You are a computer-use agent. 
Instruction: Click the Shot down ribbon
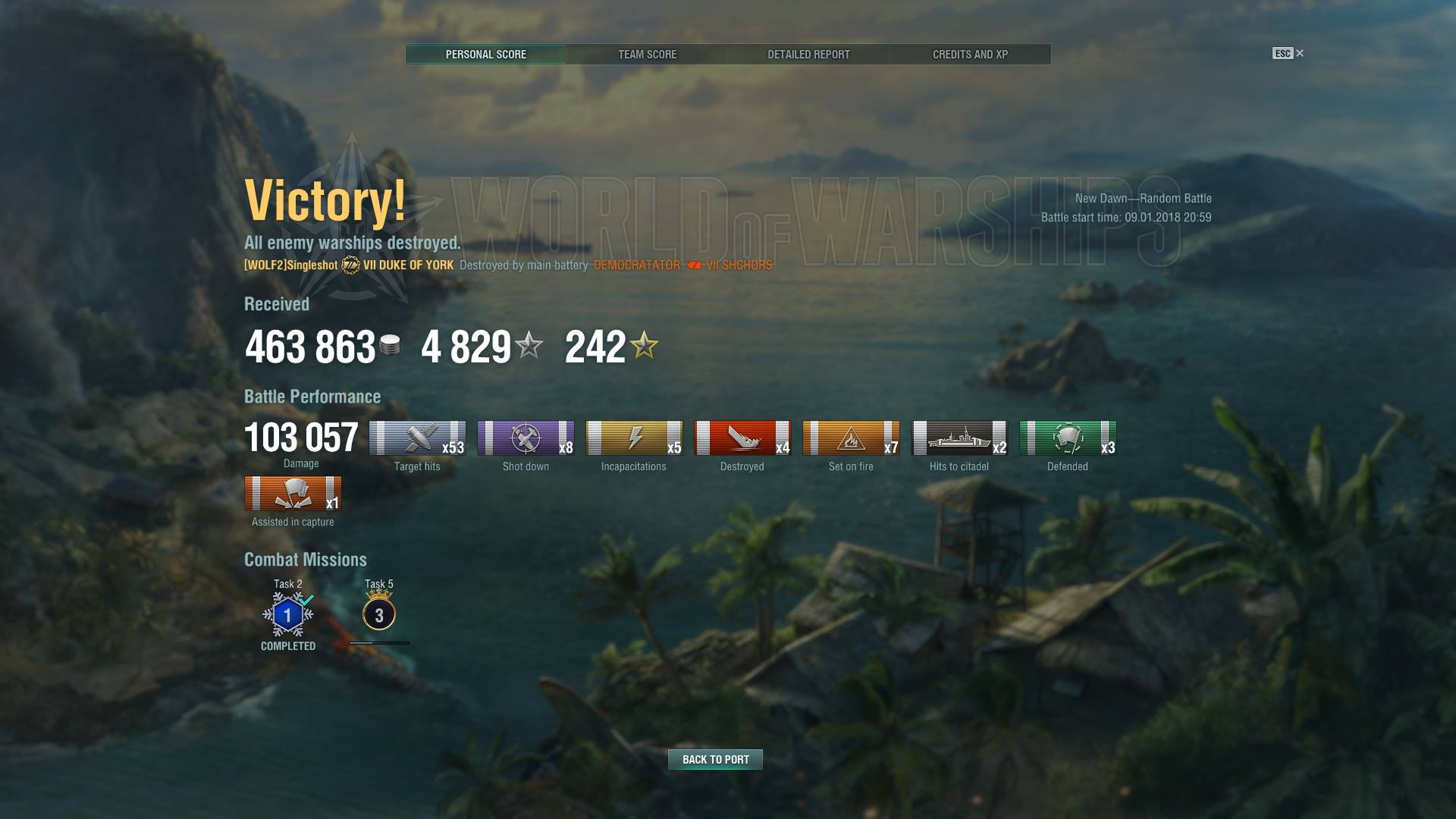[526, 438]
